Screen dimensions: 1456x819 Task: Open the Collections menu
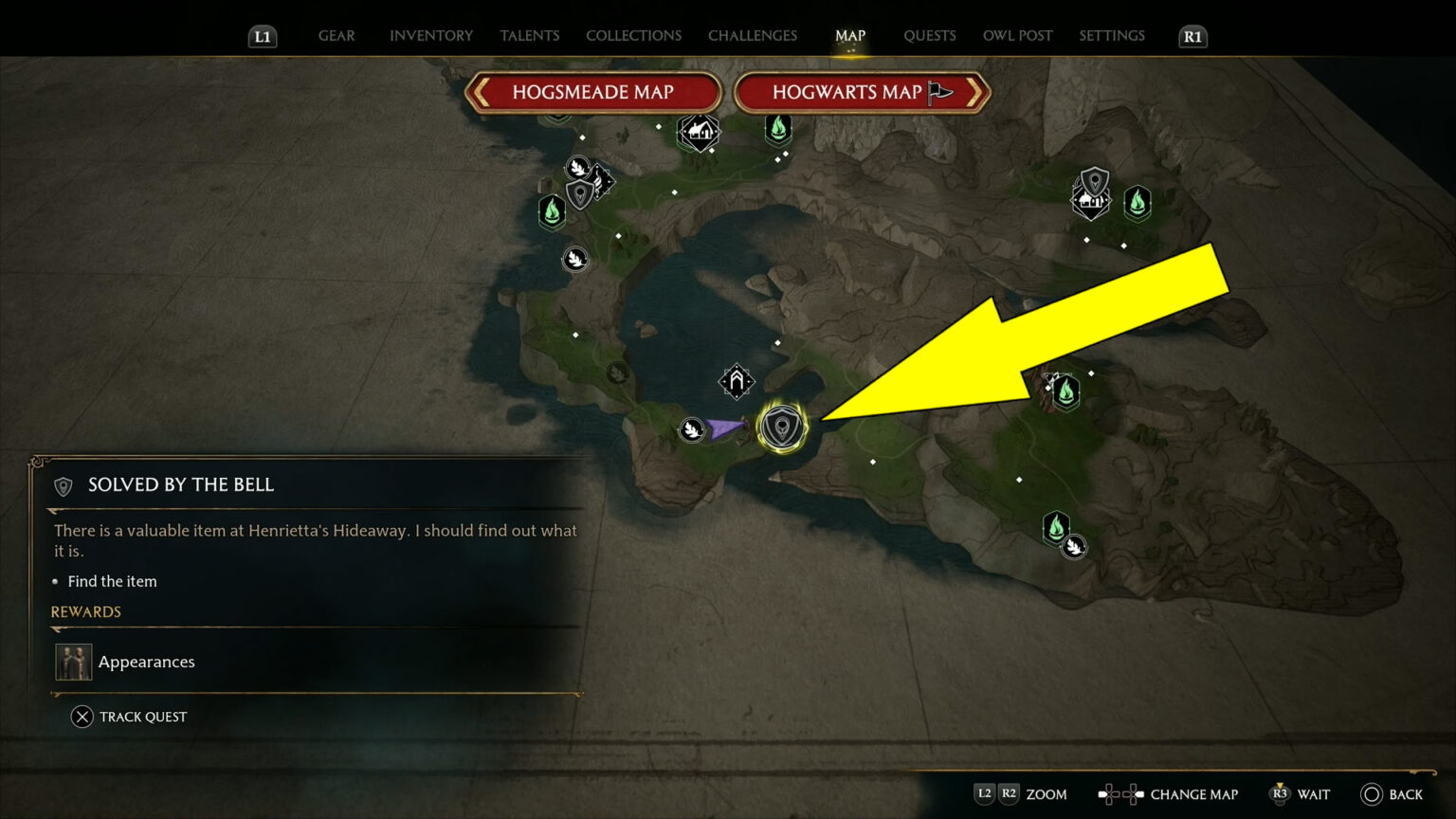tap(633, 35)
